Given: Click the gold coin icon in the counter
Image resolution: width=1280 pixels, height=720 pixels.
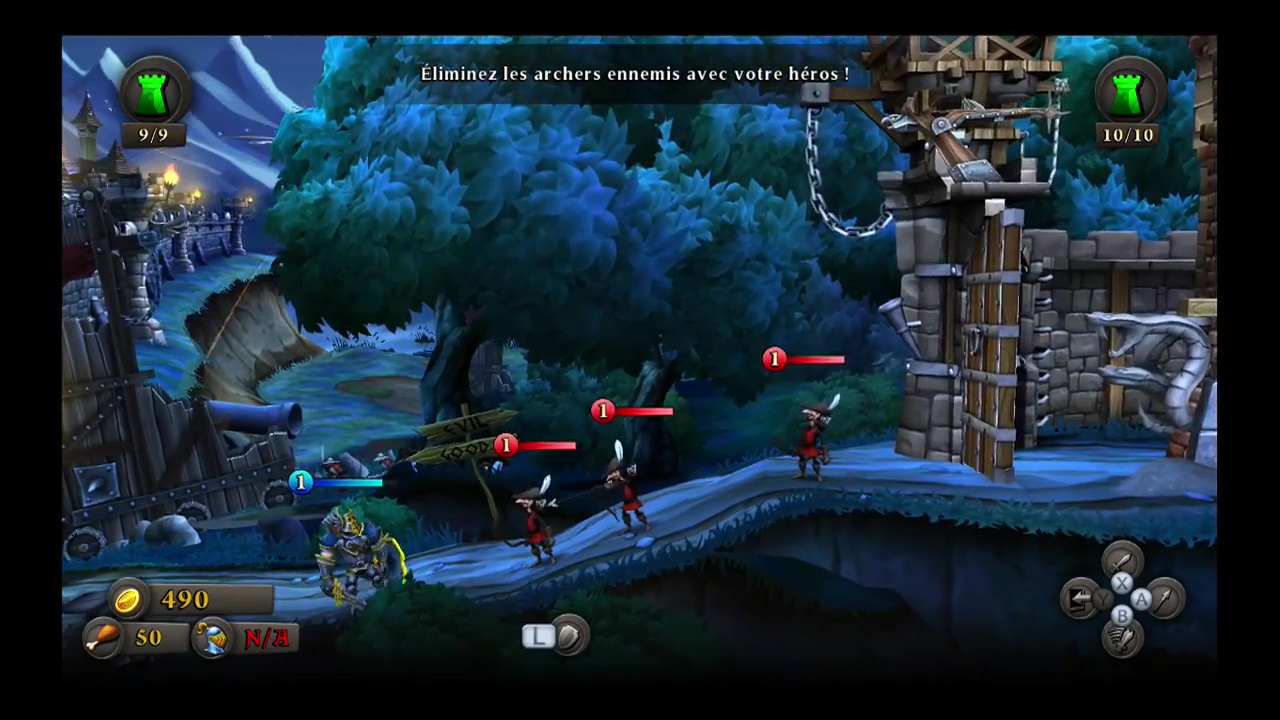Looking at the screenshot, I should pos(127,599).
